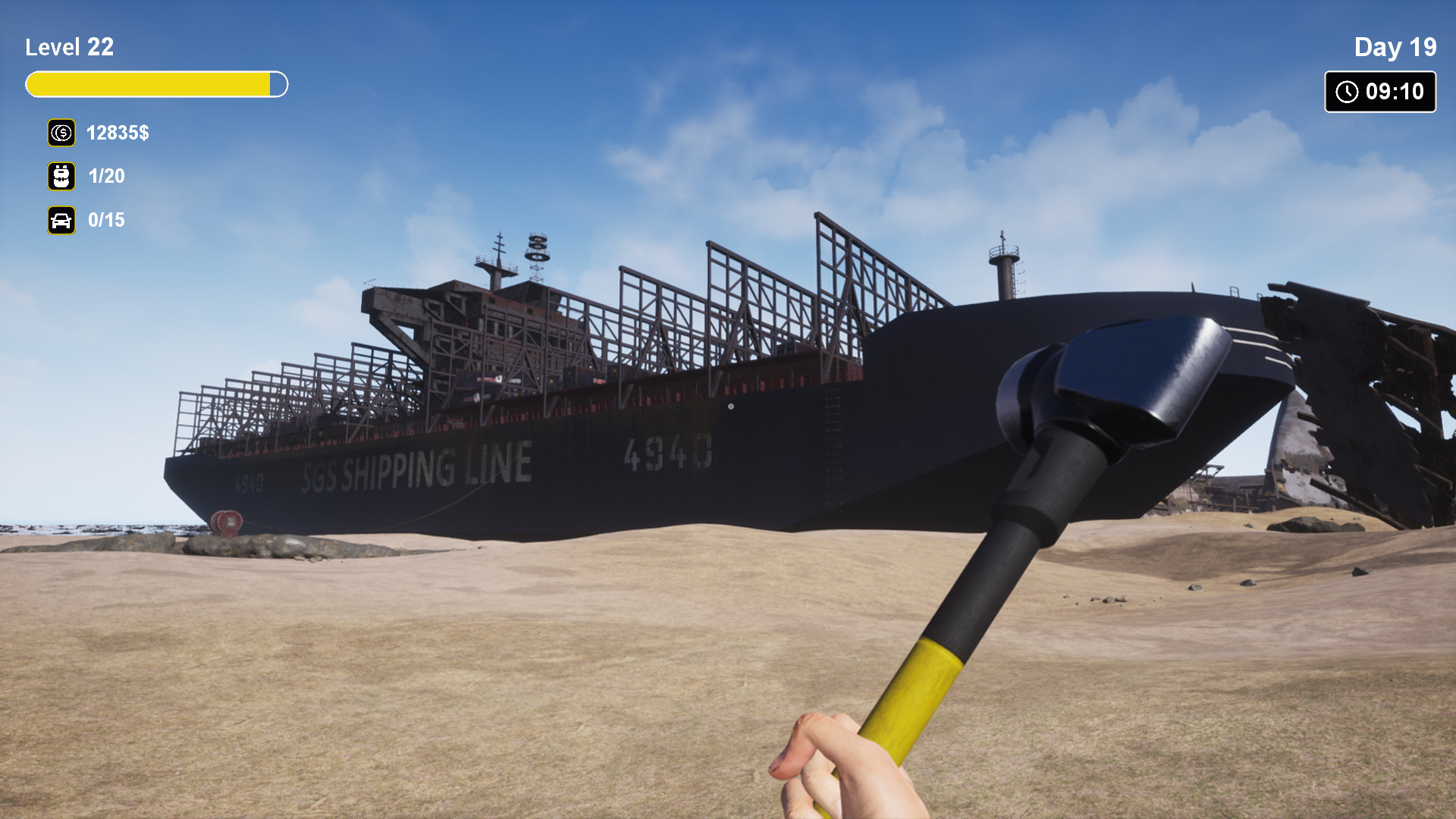This screenshot has width=1456, height=819.
Task: Click the 0/15 vehicle counter text
Action: click(106, 221)
